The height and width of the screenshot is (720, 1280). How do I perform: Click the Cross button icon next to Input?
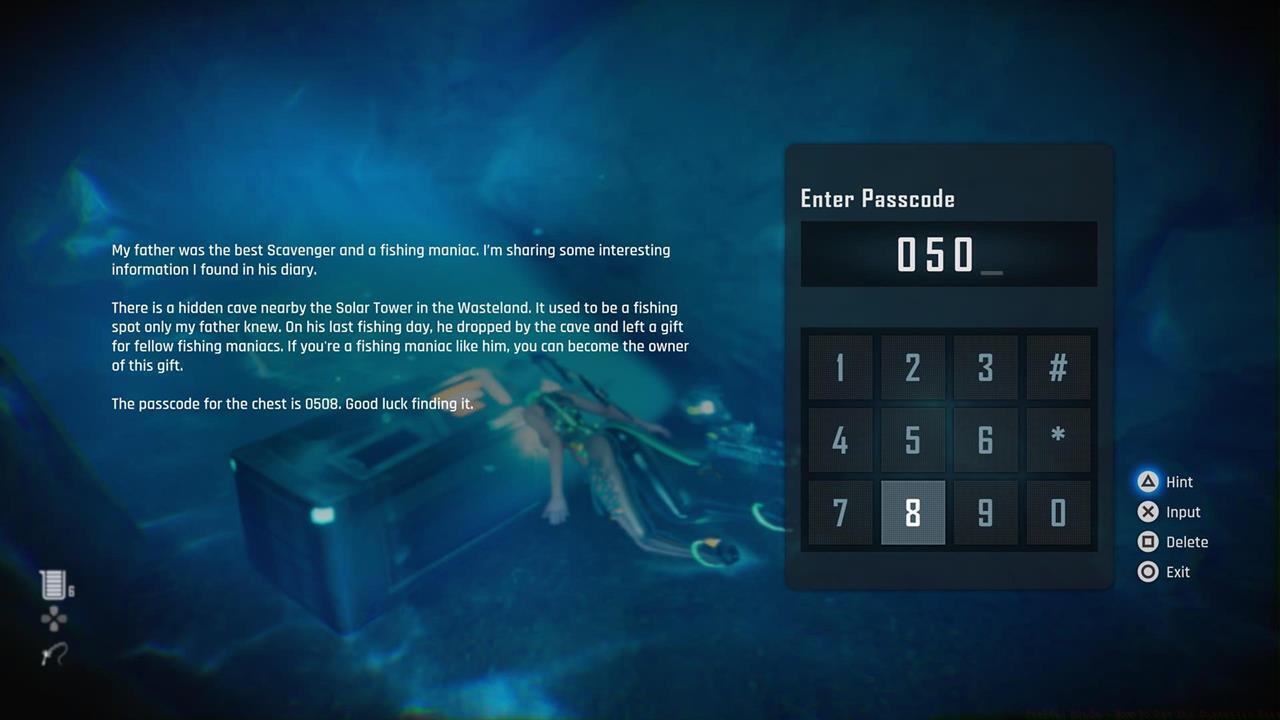point(1148,511)
